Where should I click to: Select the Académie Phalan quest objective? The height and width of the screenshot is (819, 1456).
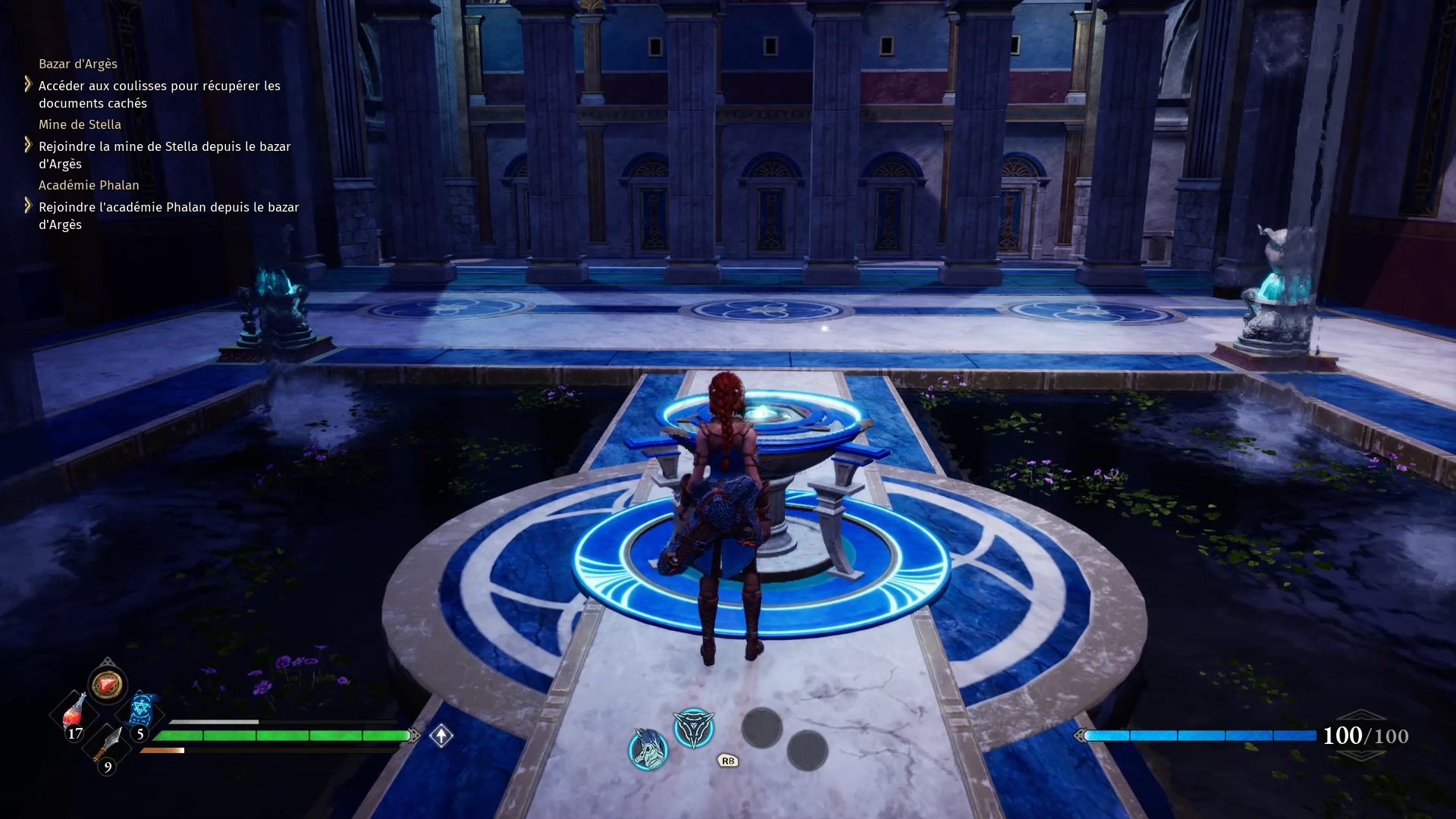168,215
